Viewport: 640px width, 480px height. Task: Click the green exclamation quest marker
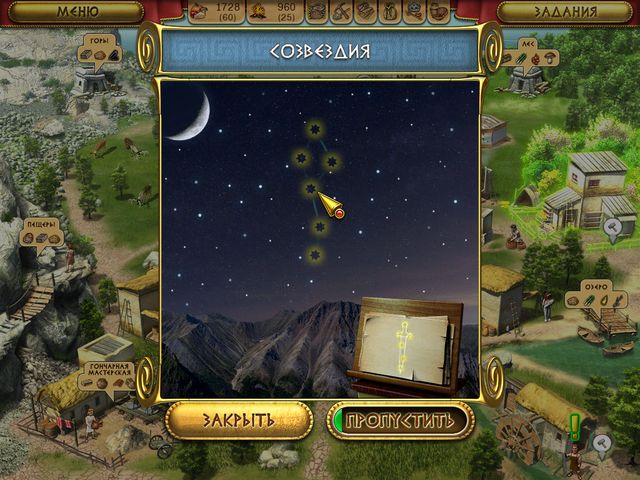click(x=574, y=427)
